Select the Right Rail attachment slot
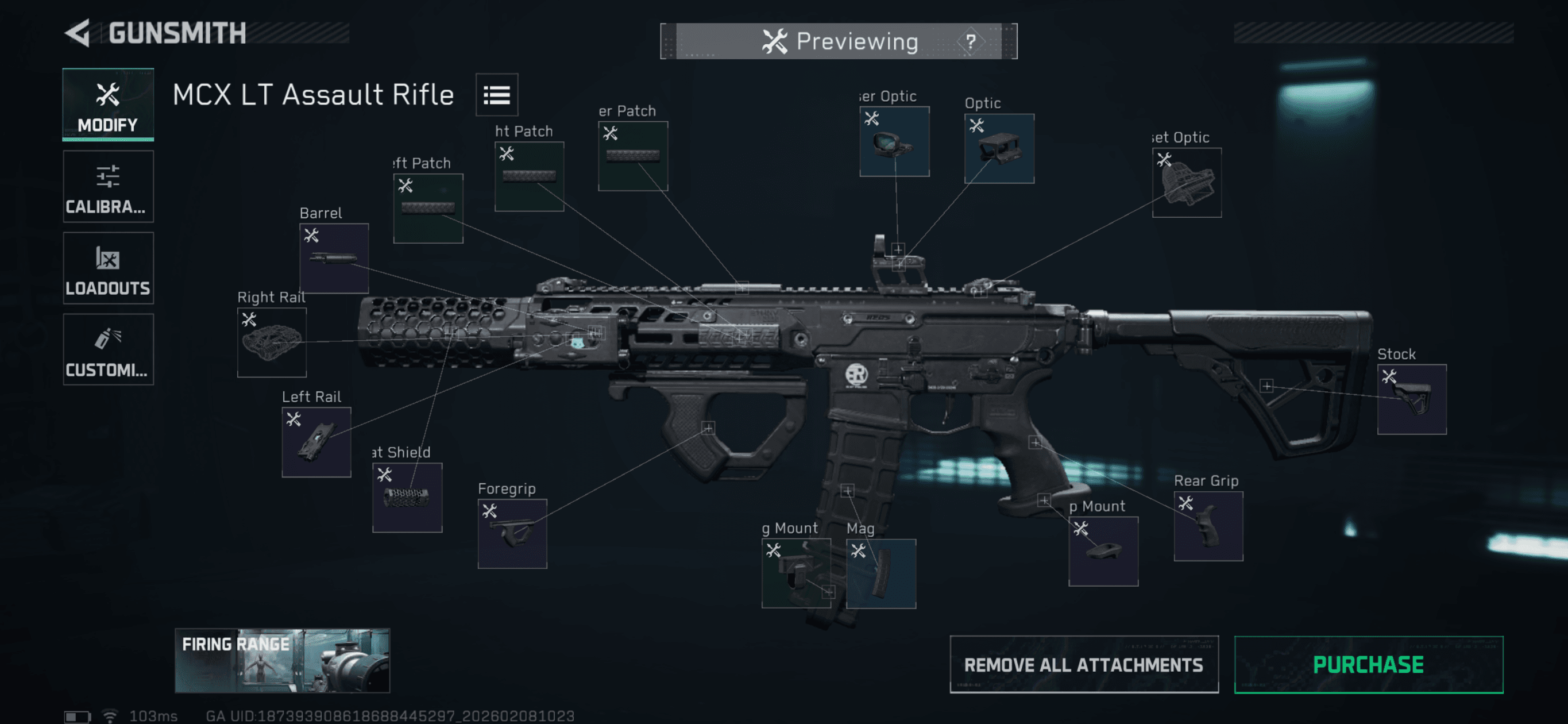1568x724 pixels. click(x=272, y=342)
